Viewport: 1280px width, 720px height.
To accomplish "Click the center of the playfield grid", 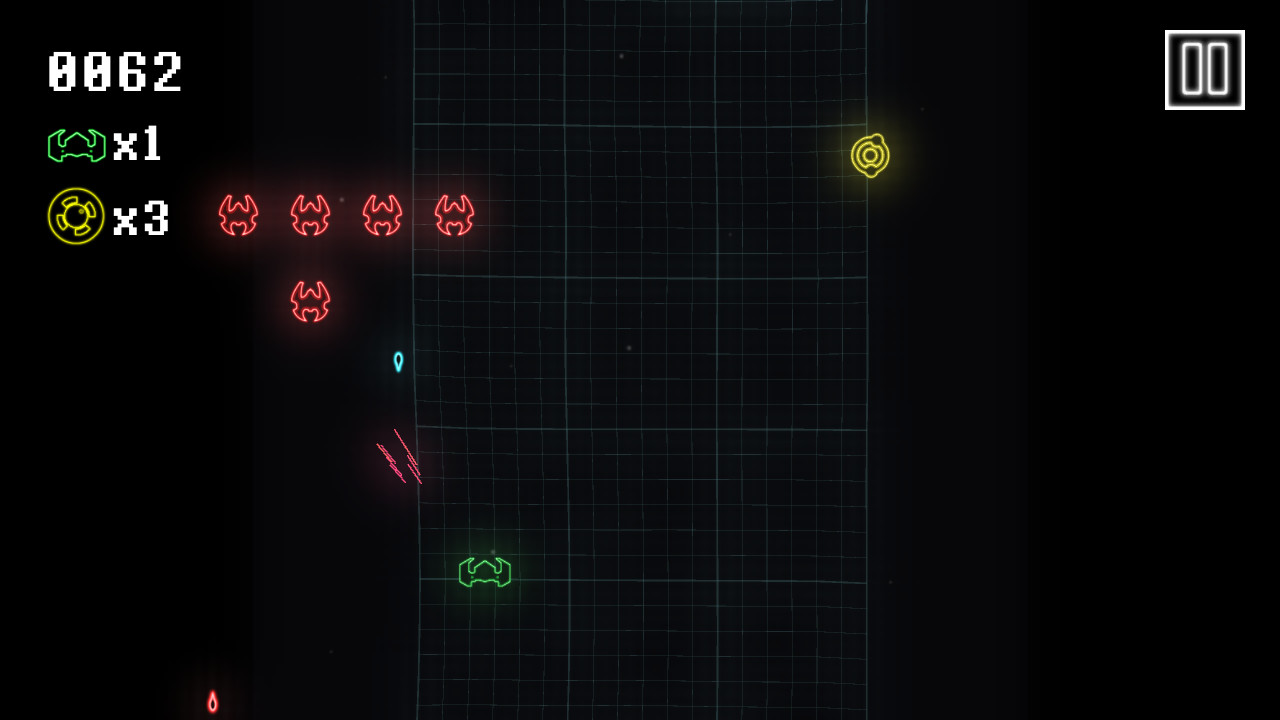I will tap(640, 360).
